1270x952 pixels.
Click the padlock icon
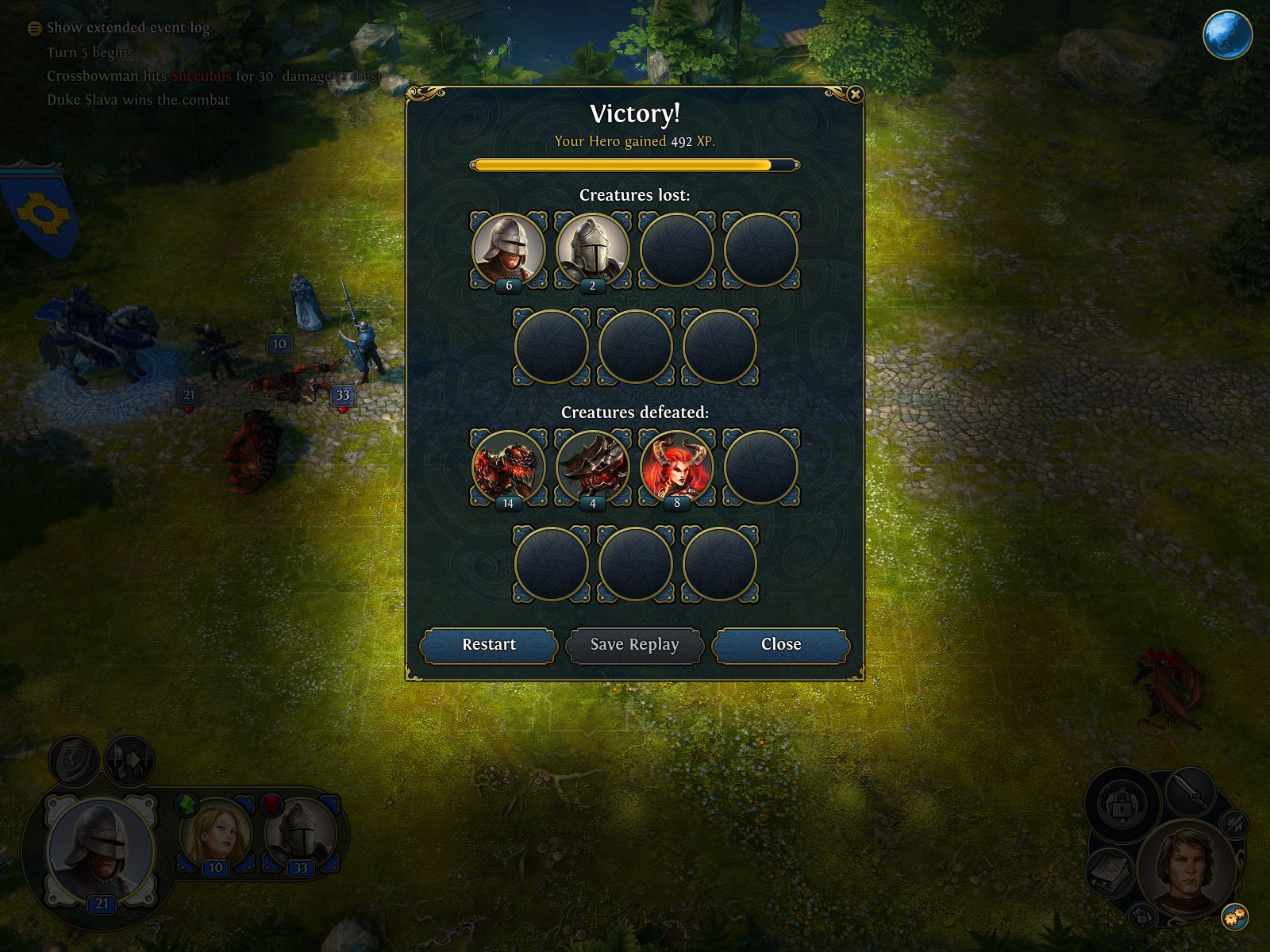(1121, 804)
